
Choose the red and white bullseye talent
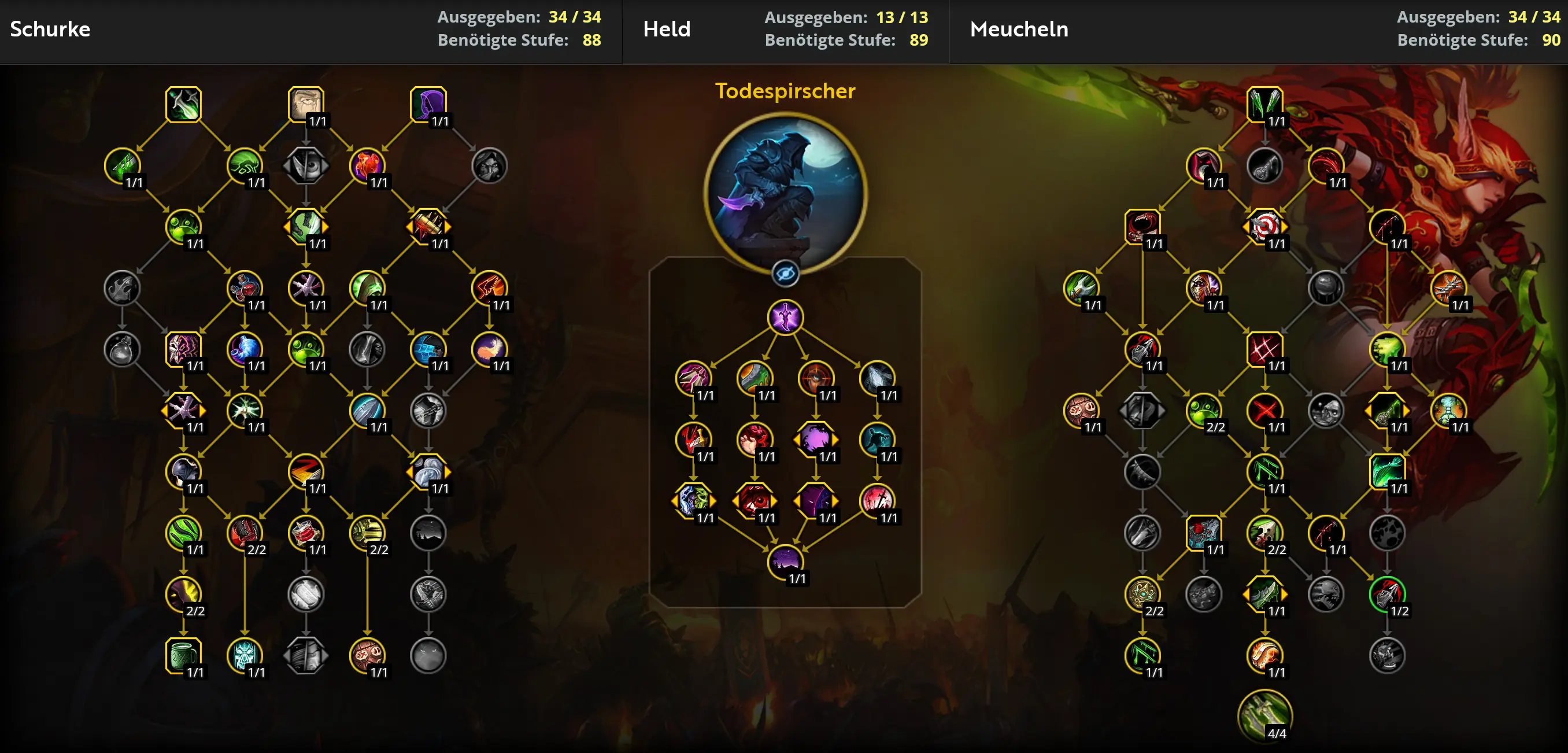tap(1265, 227)
